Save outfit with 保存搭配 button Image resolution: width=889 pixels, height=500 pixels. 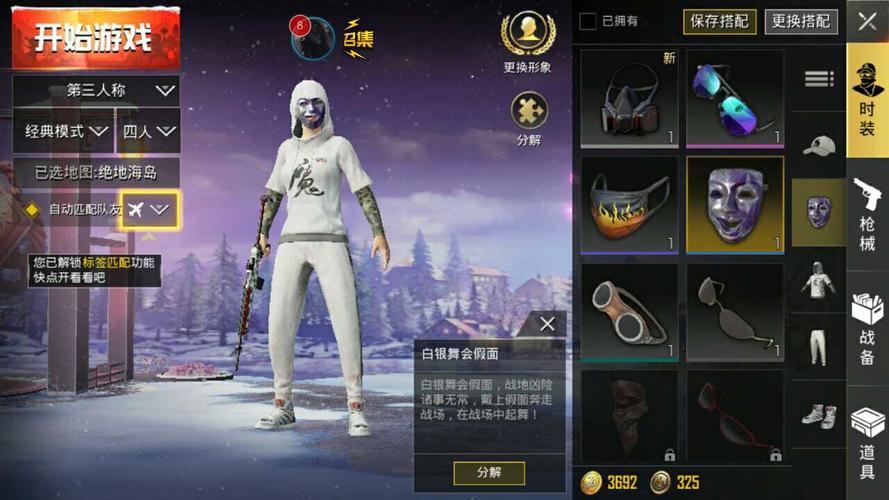(x=720, y=21)
